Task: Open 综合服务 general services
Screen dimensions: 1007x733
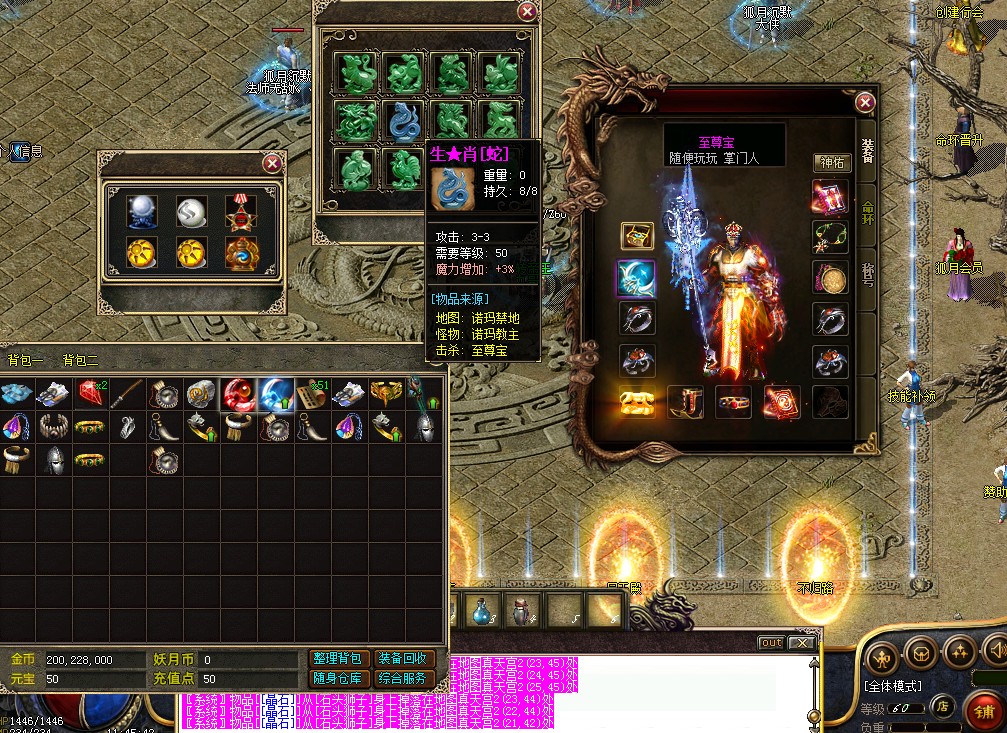Action: tap(404, 679)
